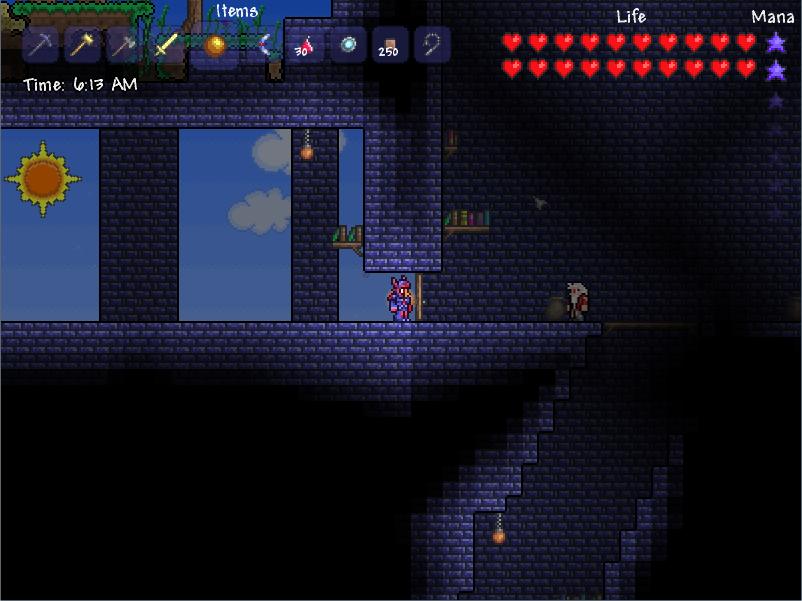Select the pickaxe hotbar slot
This screenshot has height=601, width=802.
pyautogui.click(x=41, y=45)
